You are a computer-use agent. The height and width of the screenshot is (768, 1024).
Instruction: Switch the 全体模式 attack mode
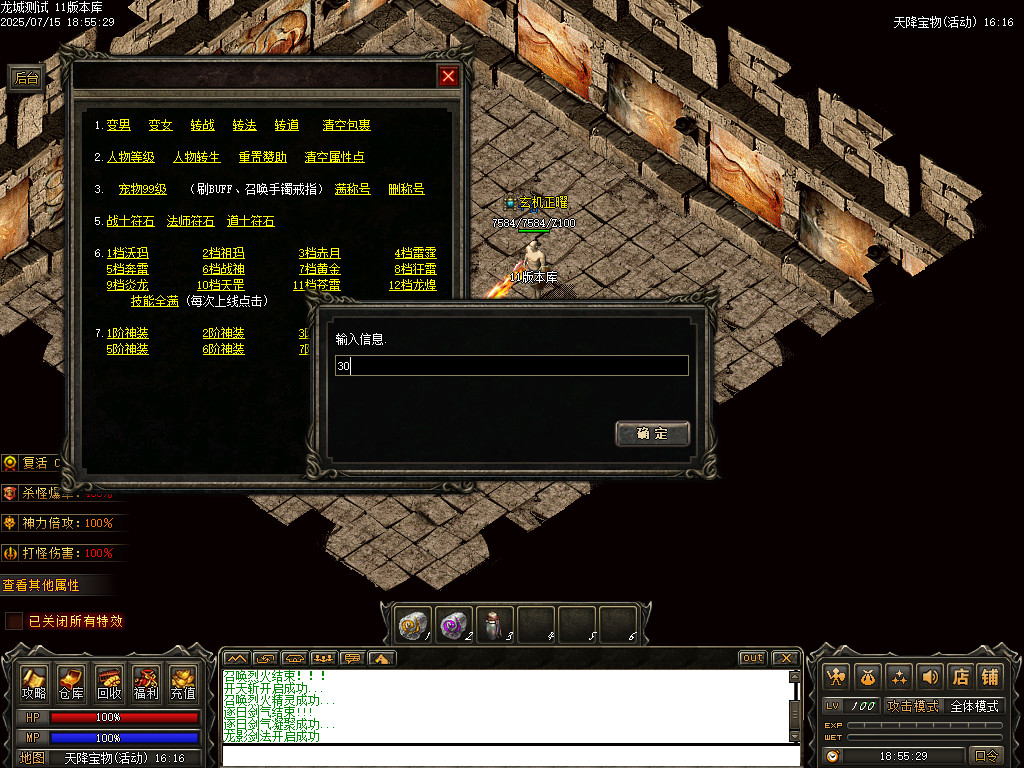click(x=974, y=706)
